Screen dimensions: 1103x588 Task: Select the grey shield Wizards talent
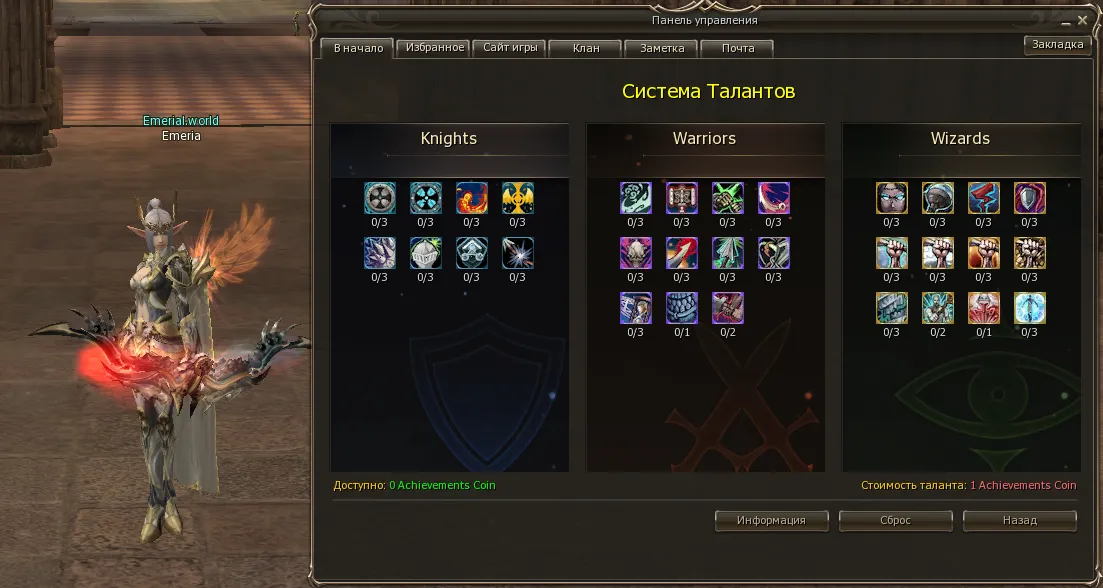1030,198
